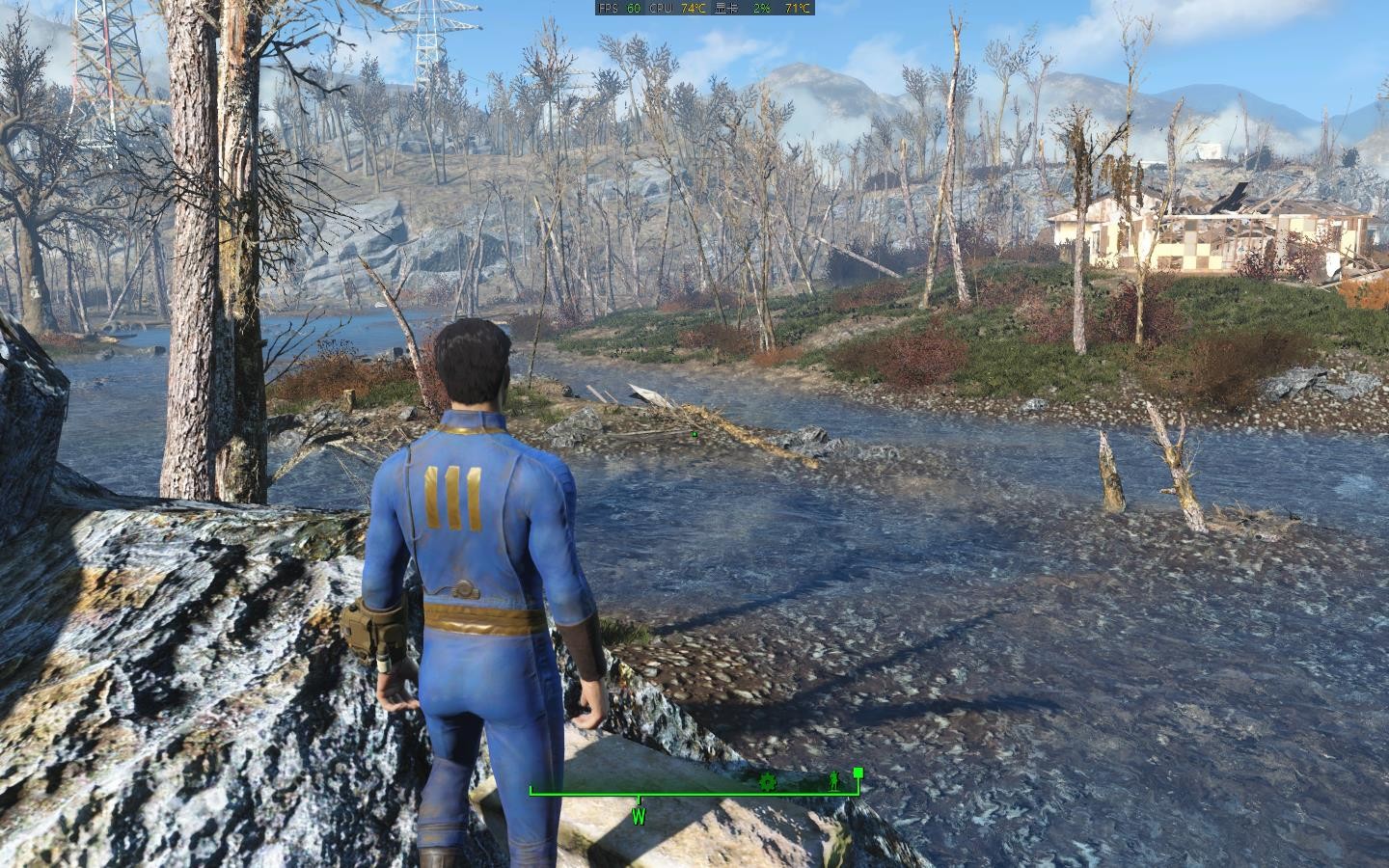Click the W heading on the compass bar
Viewport: 1389px width, 868px height.
[639, 816]
